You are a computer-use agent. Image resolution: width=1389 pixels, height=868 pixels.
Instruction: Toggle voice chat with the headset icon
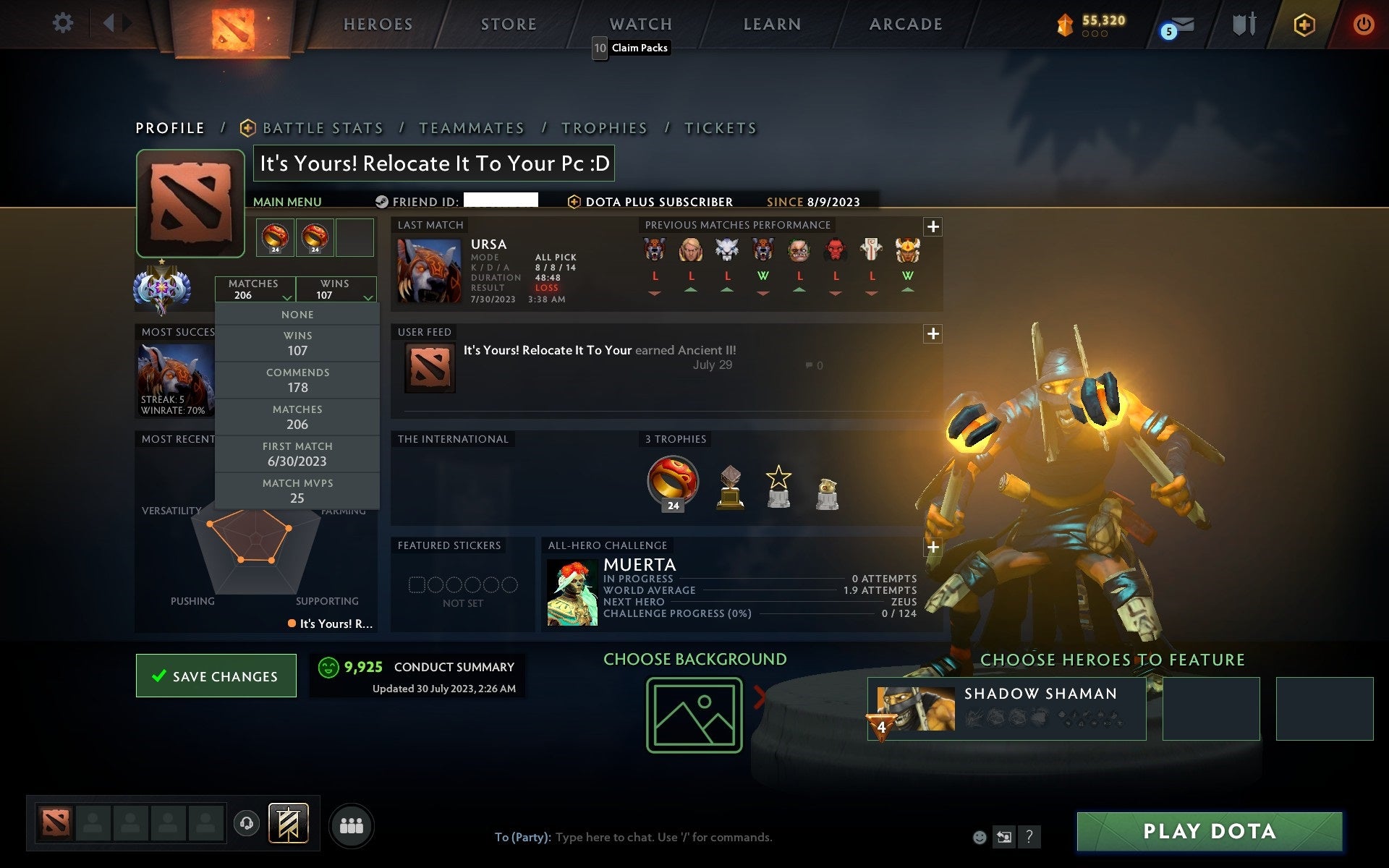pyautogui.click(x=246, y=823)
